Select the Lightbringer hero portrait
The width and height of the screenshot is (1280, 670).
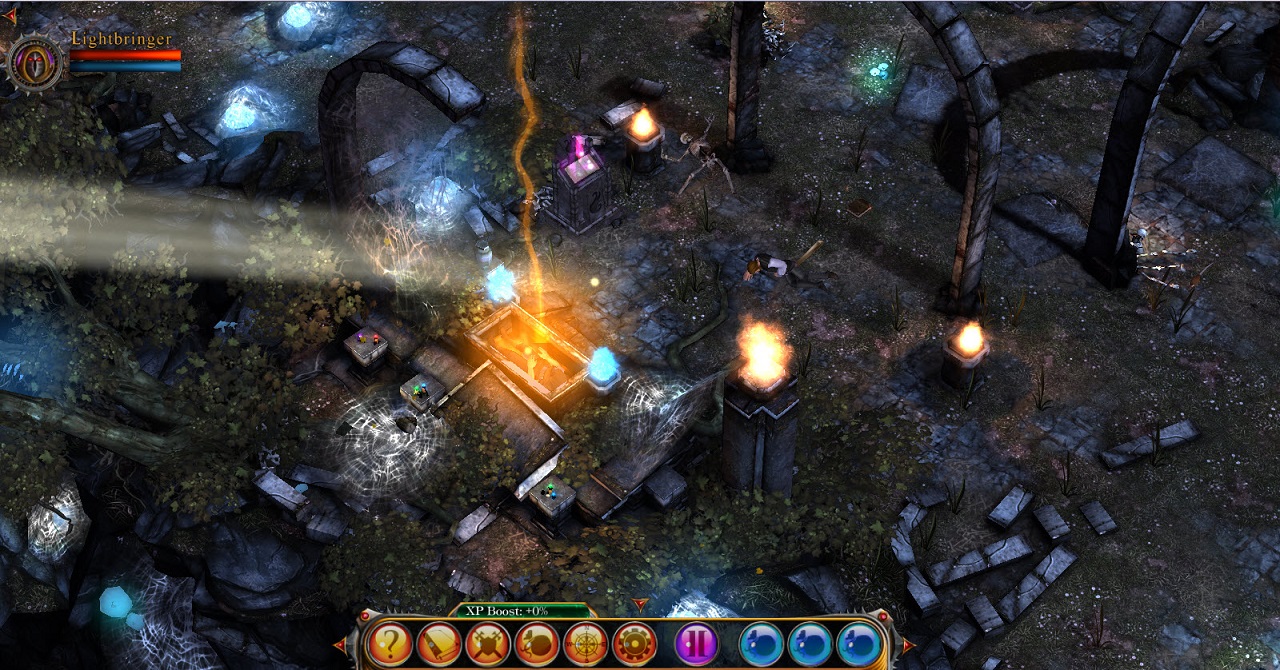pyautogui.click(x=37, y=62)
